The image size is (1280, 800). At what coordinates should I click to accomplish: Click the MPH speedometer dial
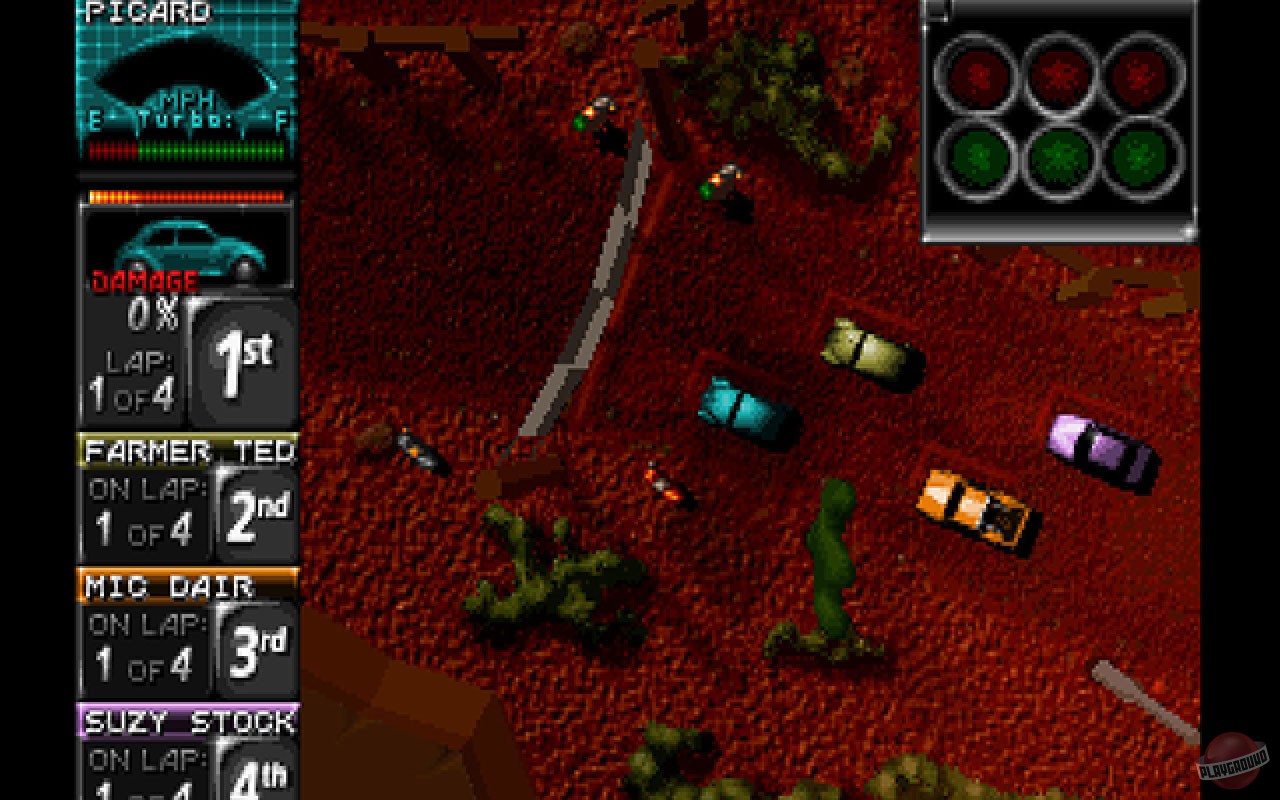[x=185, y=75]
